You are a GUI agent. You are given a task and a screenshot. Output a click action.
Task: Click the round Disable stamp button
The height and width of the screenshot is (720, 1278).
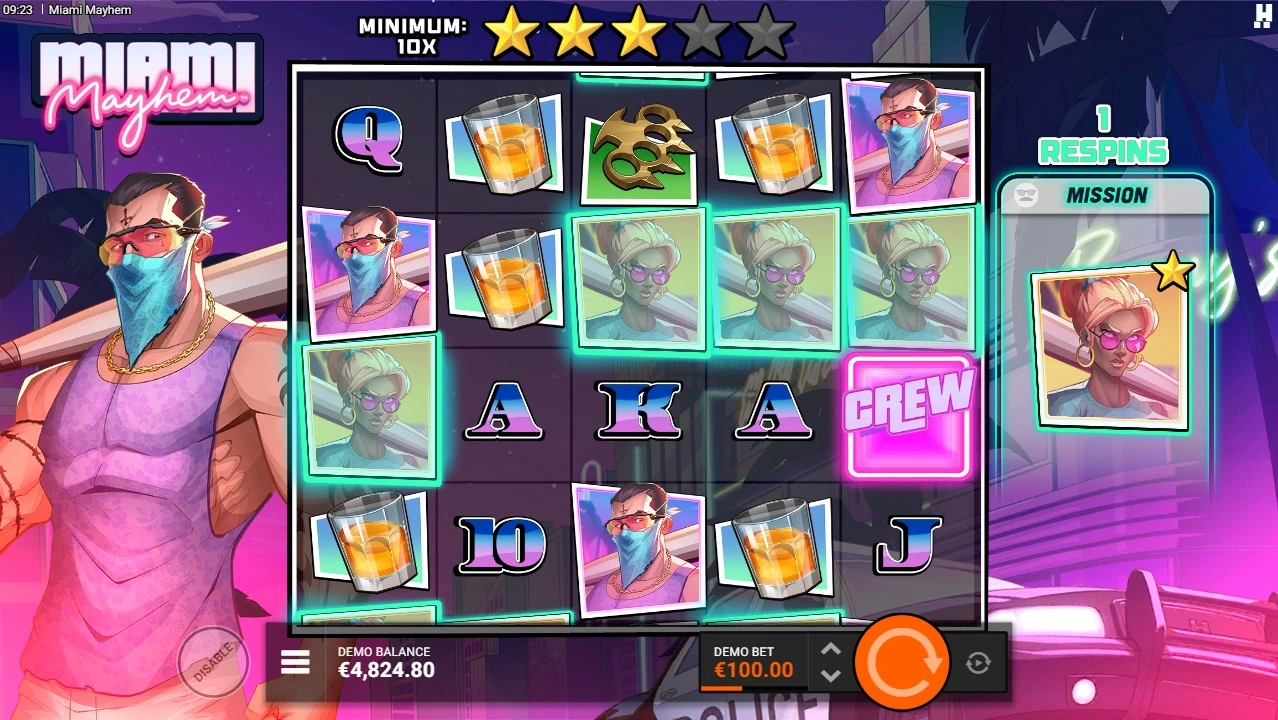(212, 661)
